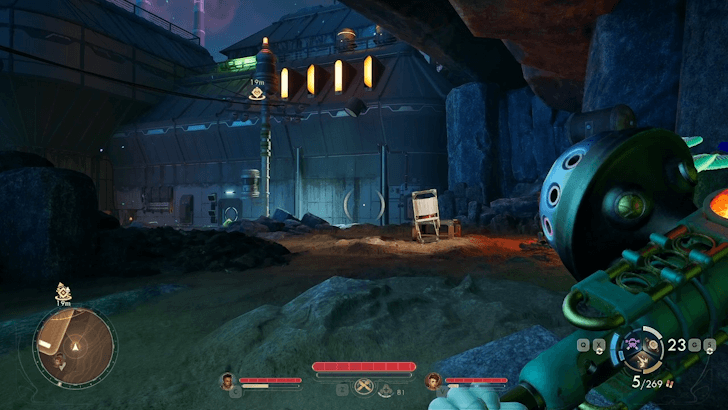Activate the crossed-tools ability icon

pyautogui.click(x=364, y=388)
